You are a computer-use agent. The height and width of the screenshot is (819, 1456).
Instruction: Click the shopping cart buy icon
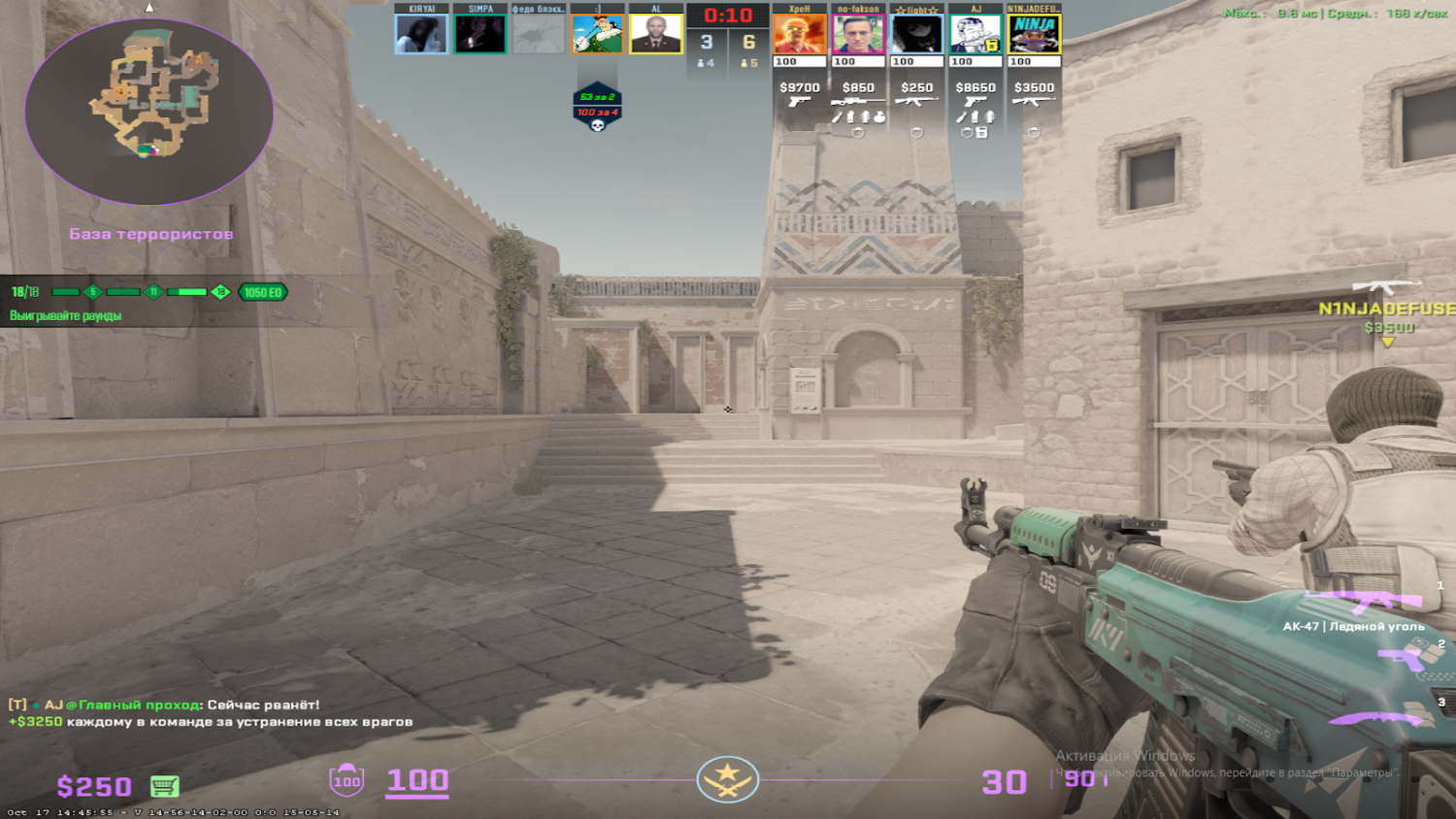[x=164, y=785]
